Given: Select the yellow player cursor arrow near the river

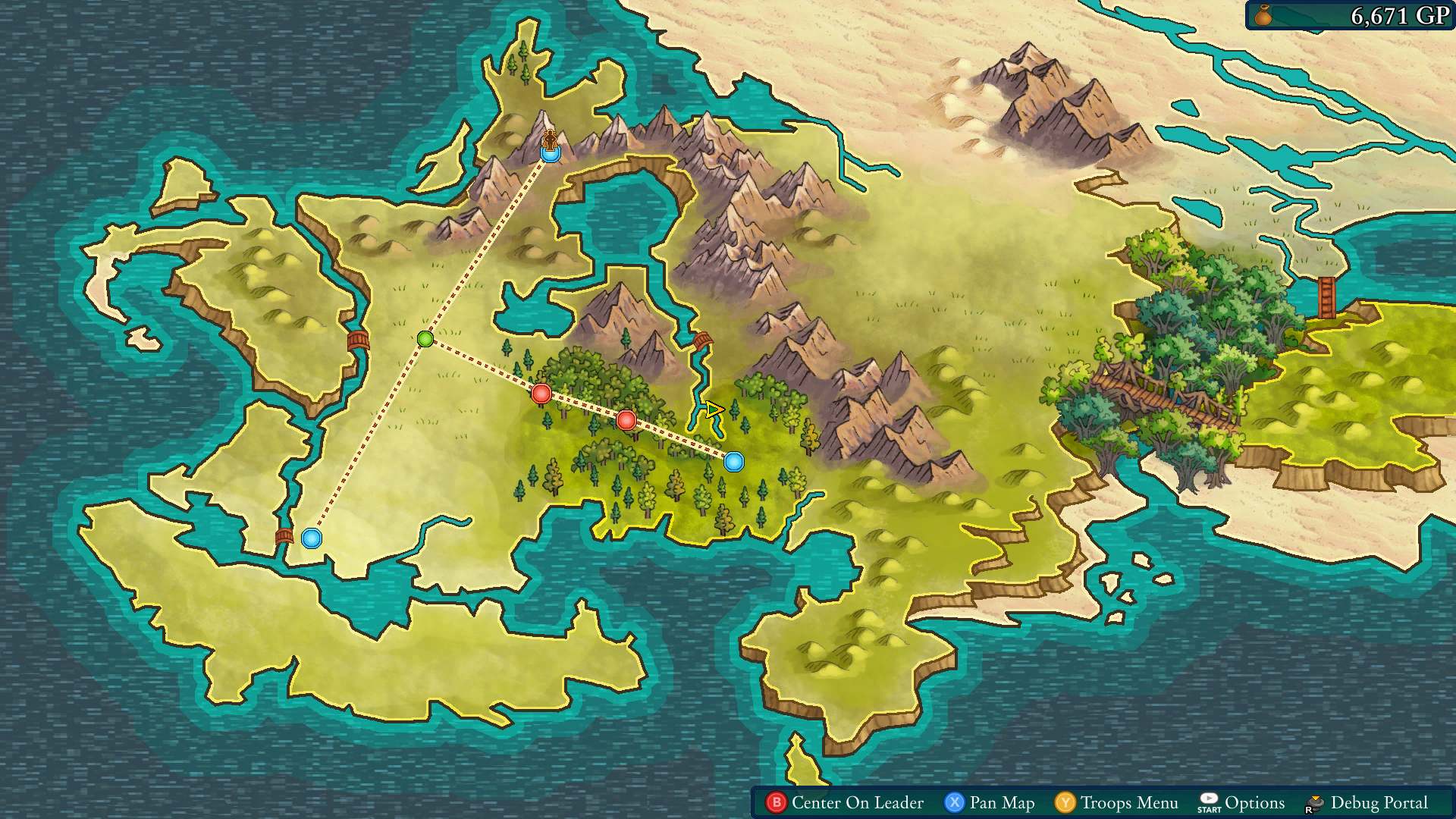Looking at the screenshot, I should [716, 409].
